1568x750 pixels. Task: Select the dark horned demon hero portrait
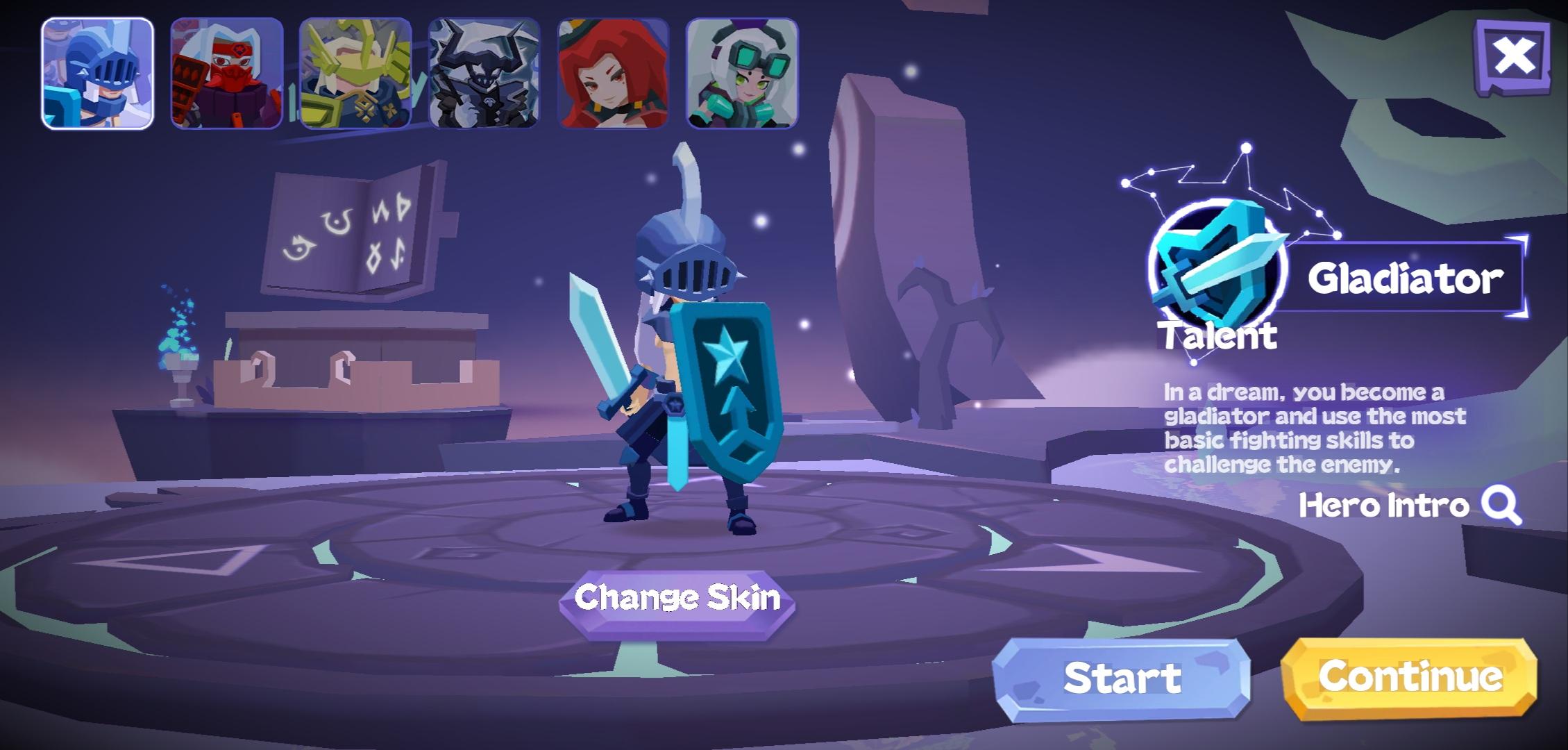[484, 74]
